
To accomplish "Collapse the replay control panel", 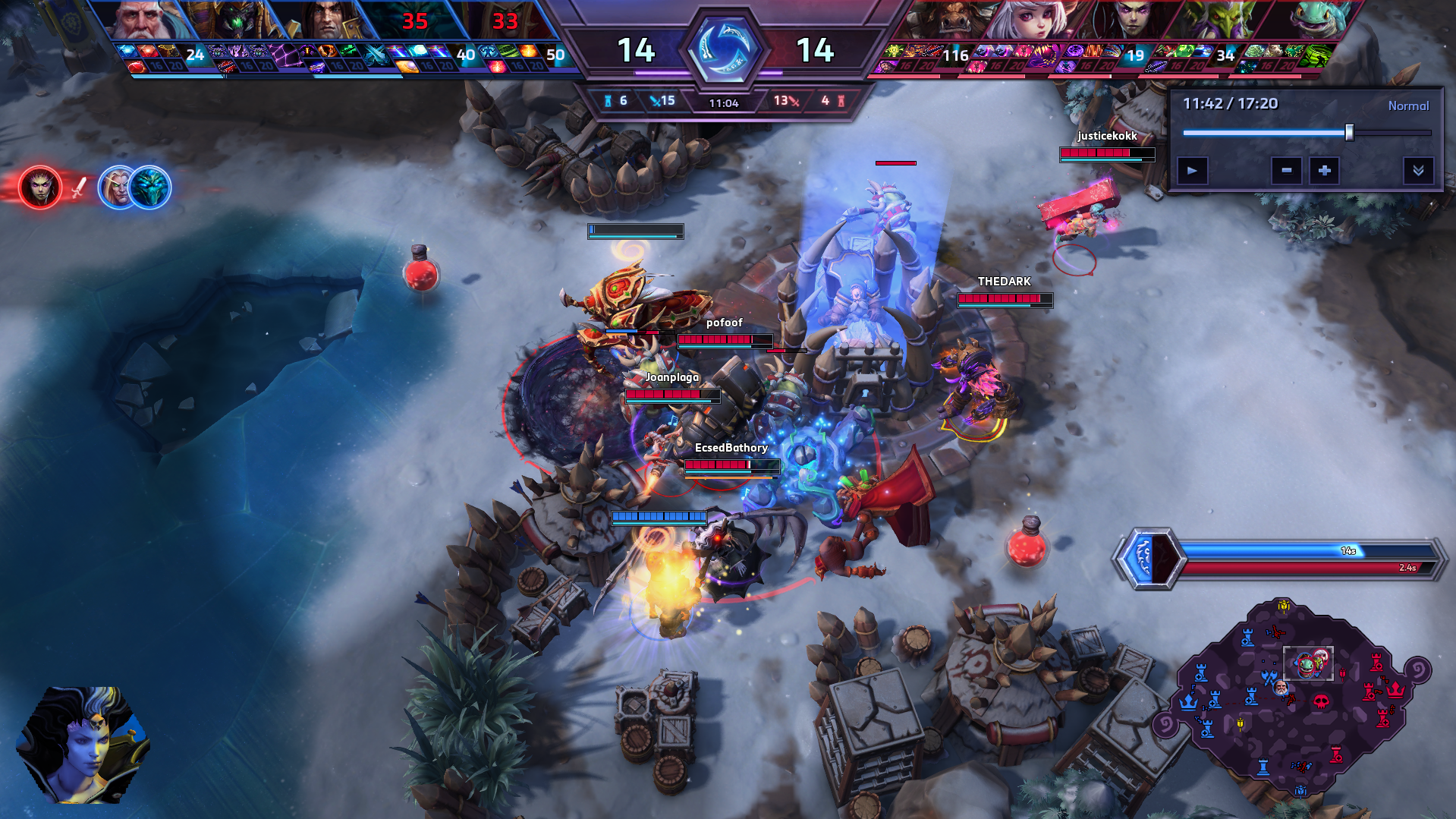I will point(1417,171).
